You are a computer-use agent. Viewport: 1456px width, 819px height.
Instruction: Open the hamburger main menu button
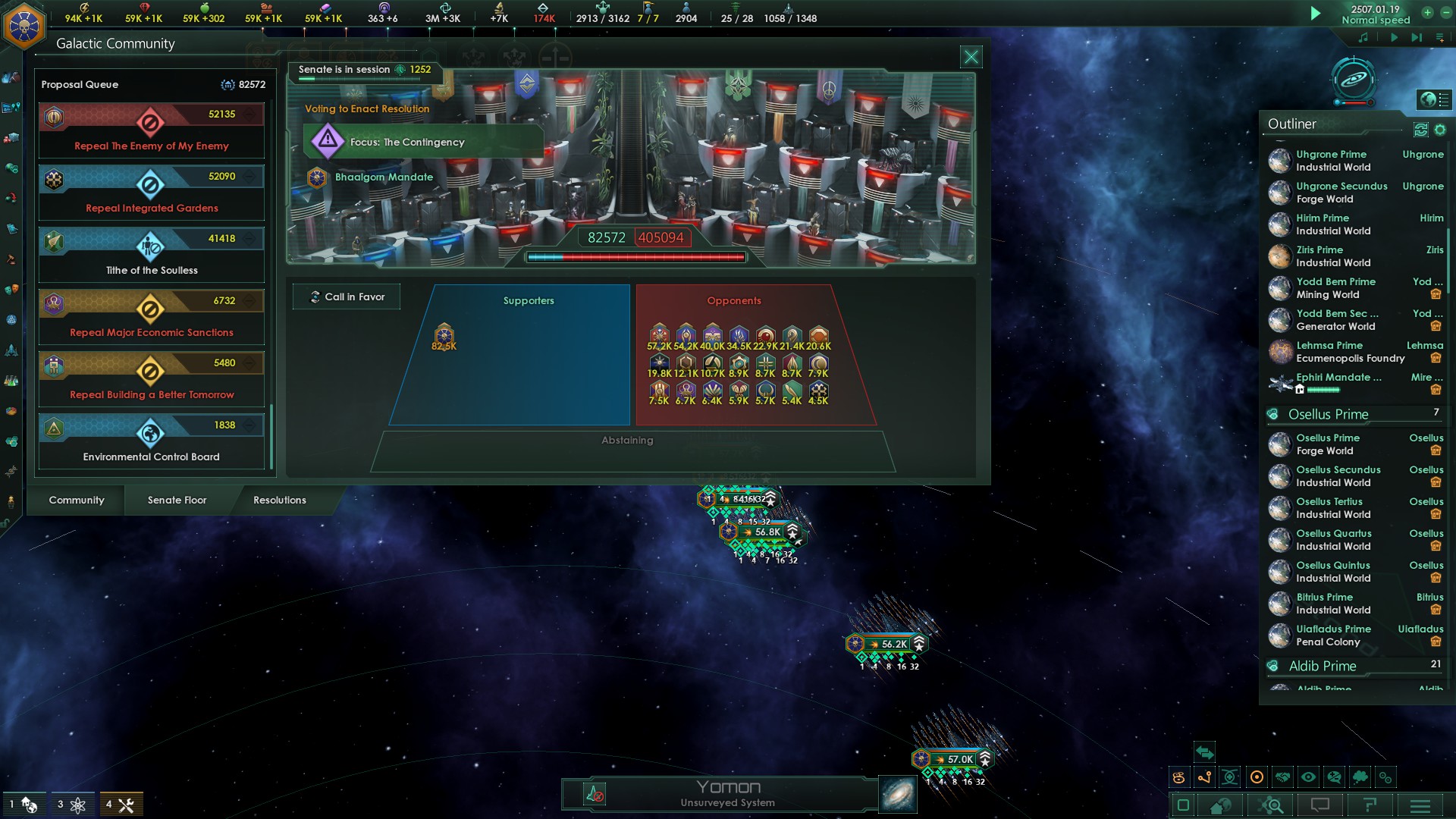click(1420, 805)
